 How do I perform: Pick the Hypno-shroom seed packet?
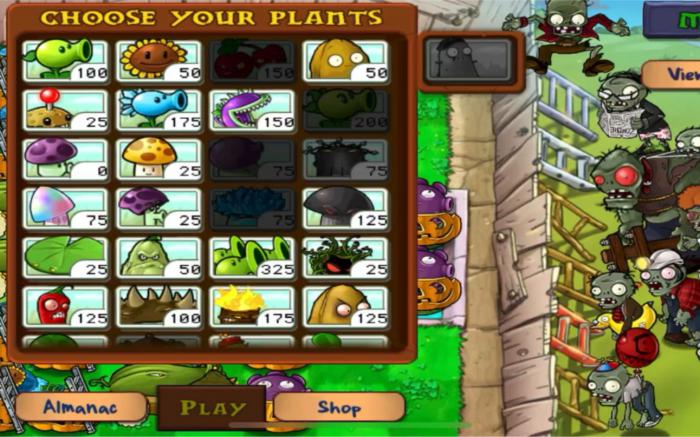click(x=65, y=207)
